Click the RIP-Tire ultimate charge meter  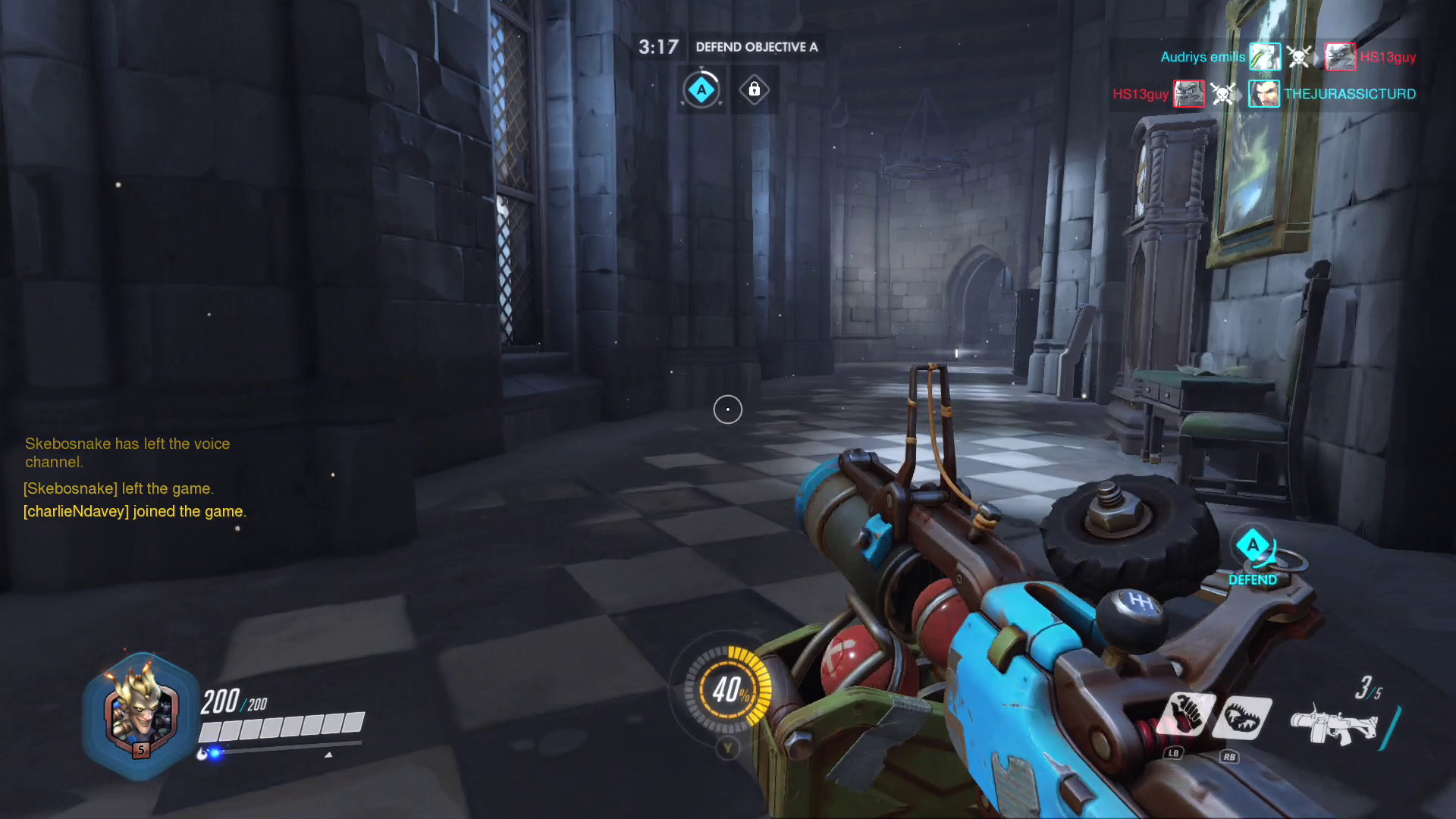[727, 689]
